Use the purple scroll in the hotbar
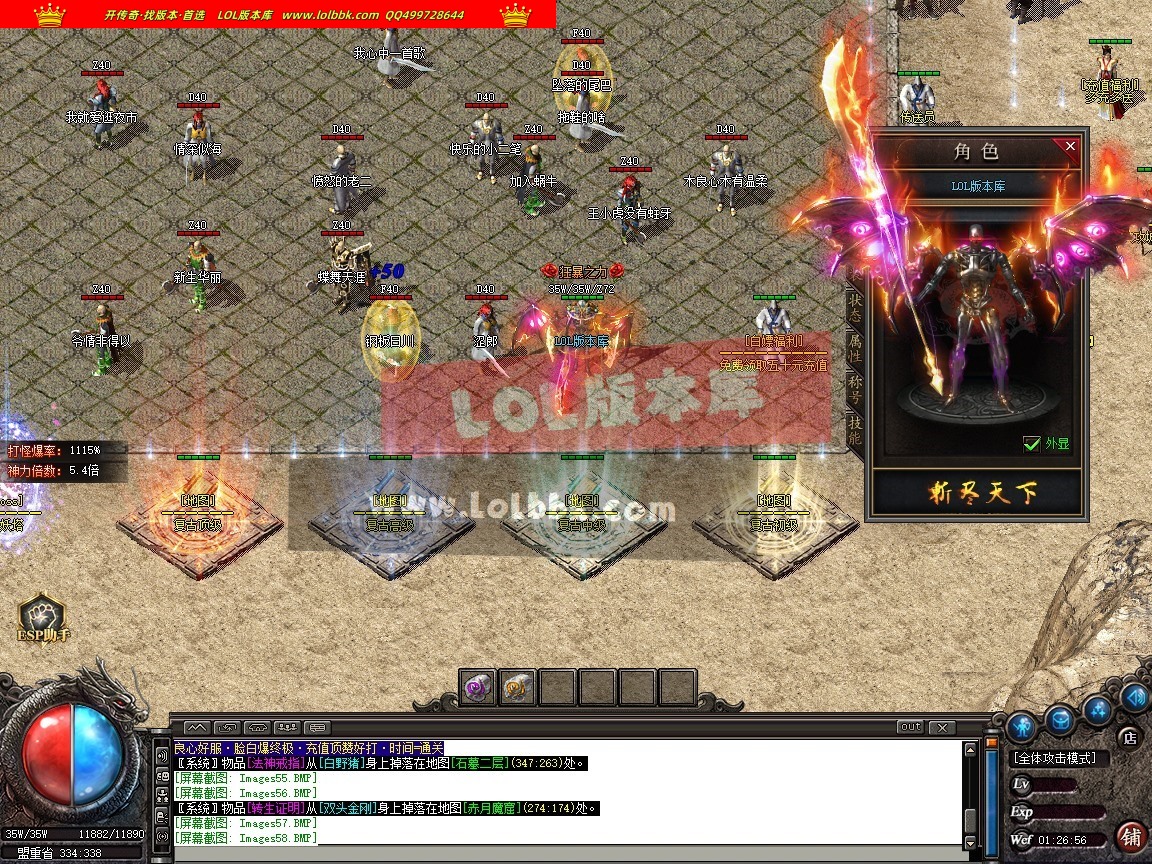 (x=478, y=687)
